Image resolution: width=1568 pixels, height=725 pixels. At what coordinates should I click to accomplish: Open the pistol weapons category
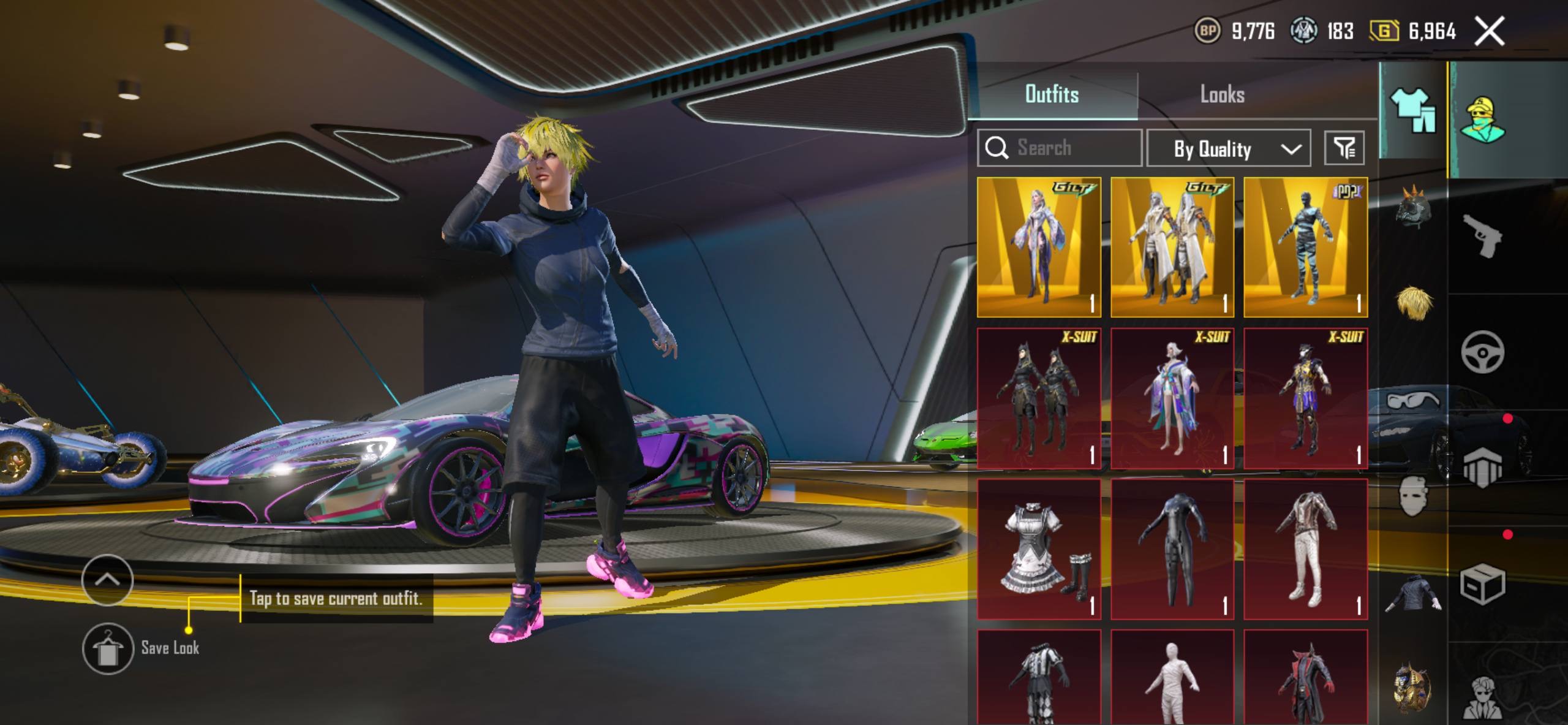tap(1482, 236)
